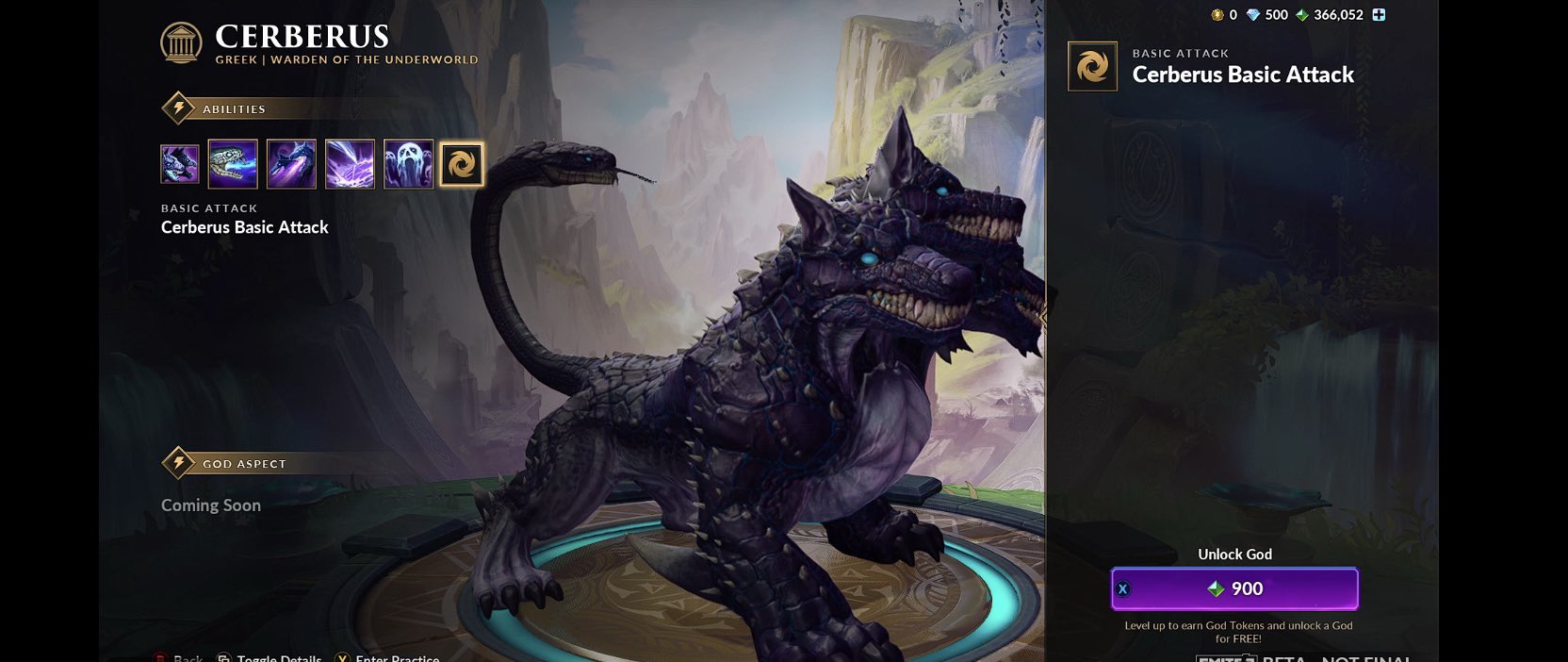Click the blue plus to add currency
Image resolution: width=1568 pixels, height=662 pixels.
click(1379, 15)
